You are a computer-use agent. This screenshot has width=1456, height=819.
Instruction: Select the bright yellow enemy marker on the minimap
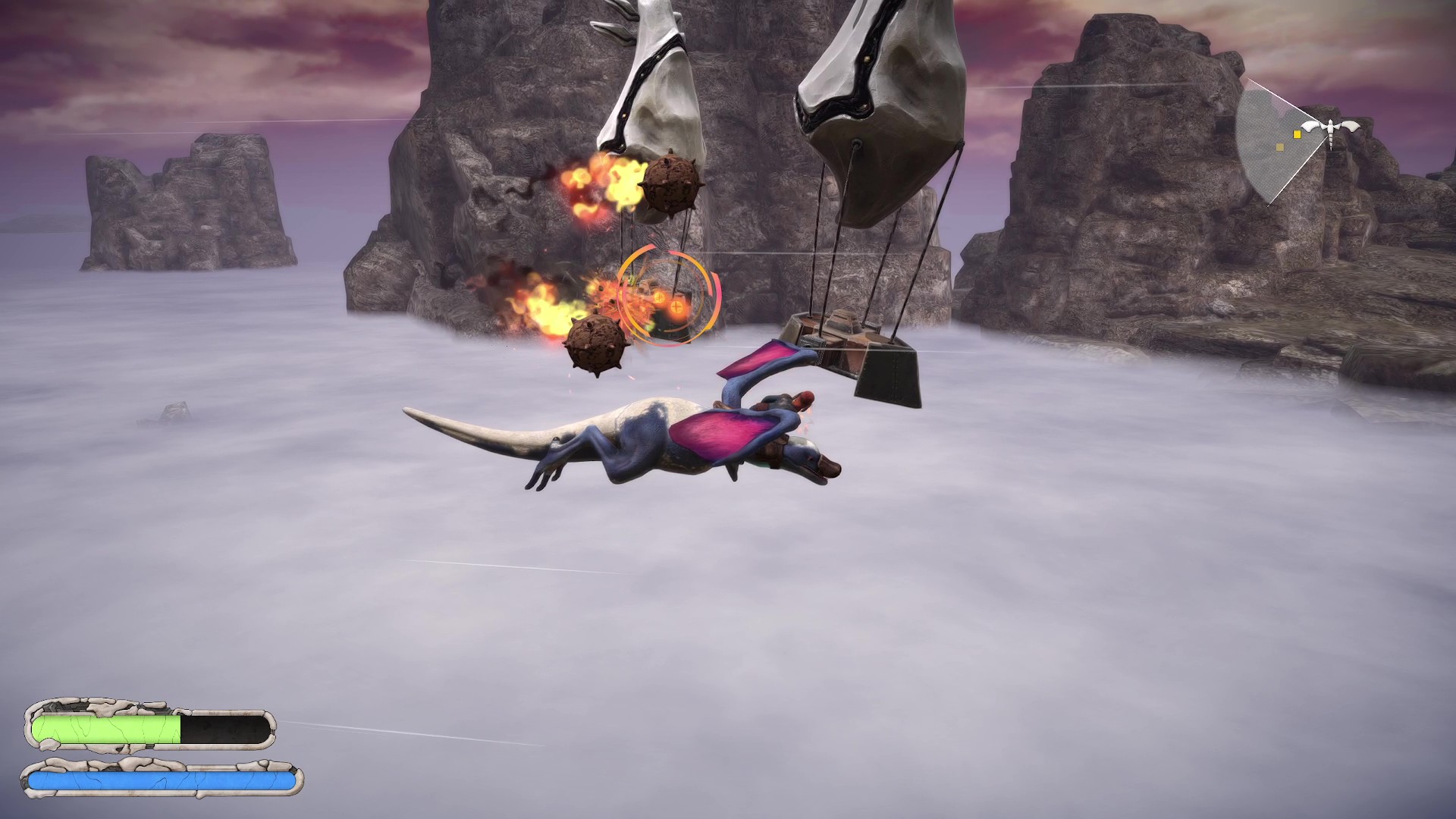tap(1297, 134)
